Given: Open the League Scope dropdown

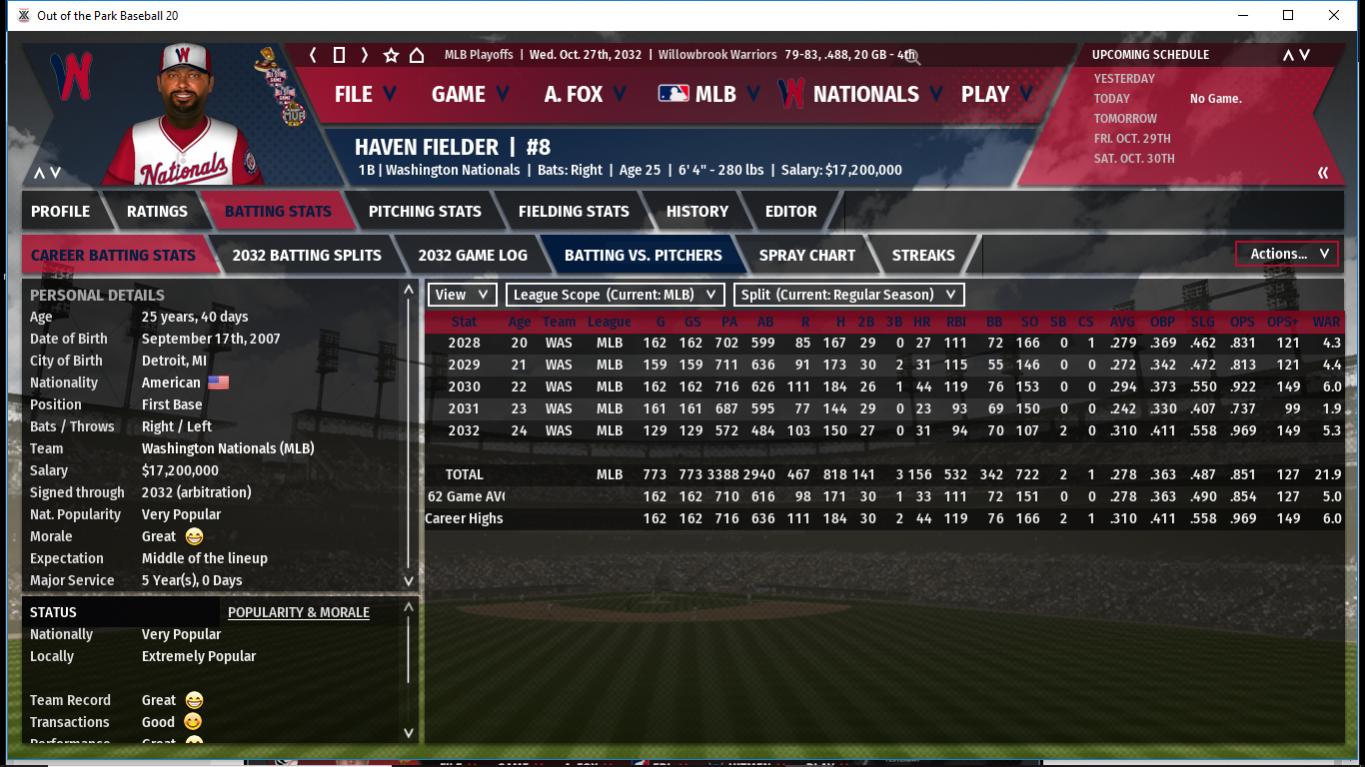Looking at the screenshot, I should [615, 295].
